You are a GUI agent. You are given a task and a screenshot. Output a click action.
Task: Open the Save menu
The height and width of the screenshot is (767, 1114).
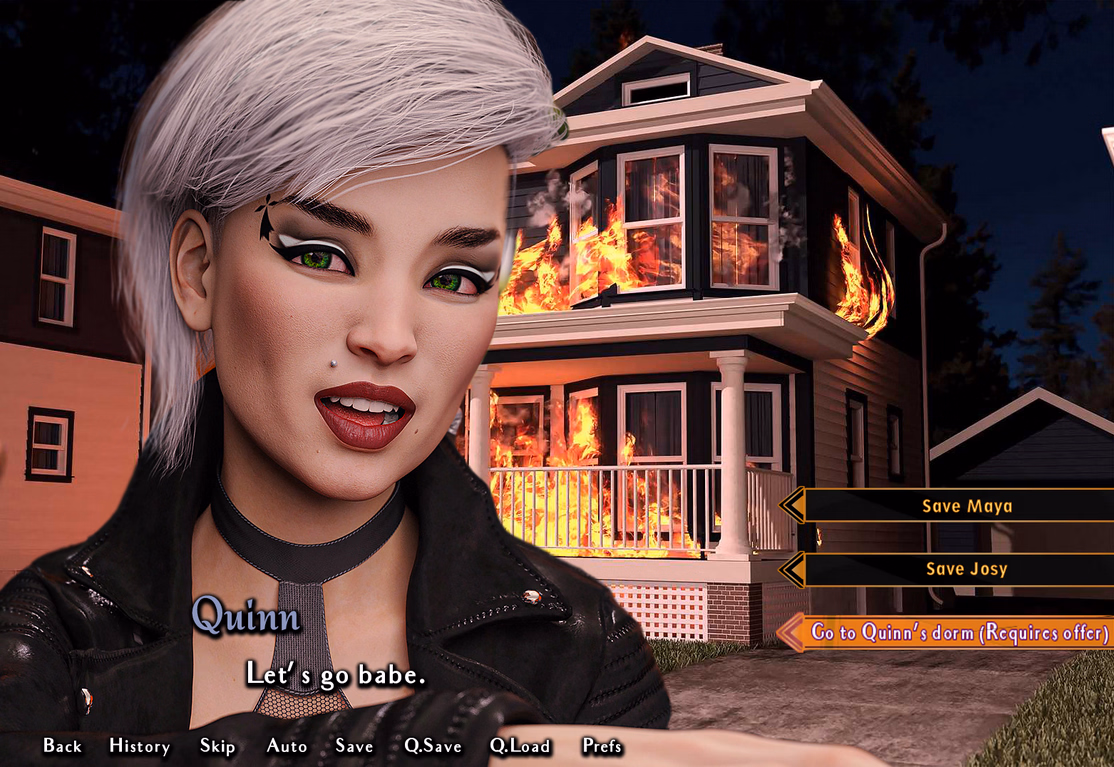coord(354,746)
